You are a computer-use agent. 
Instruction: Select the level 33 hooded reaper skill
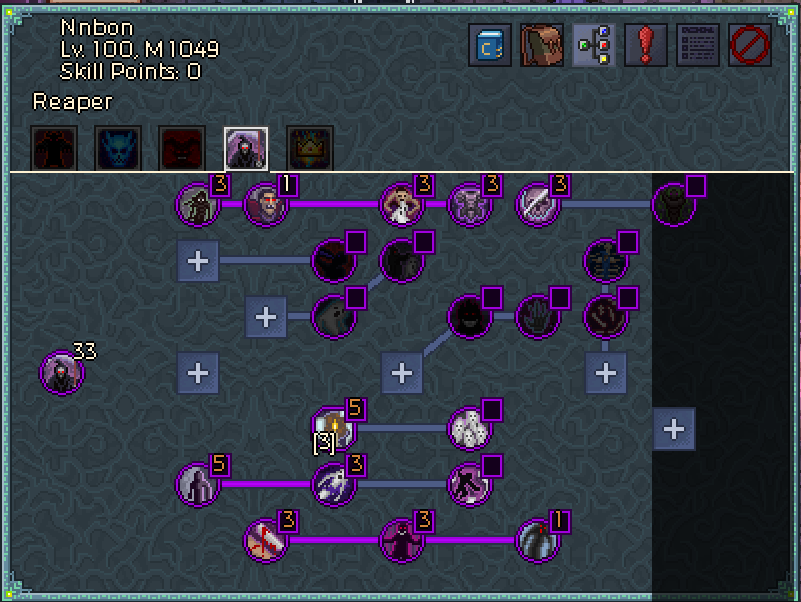pyautogui.click(x=61, y=373)
